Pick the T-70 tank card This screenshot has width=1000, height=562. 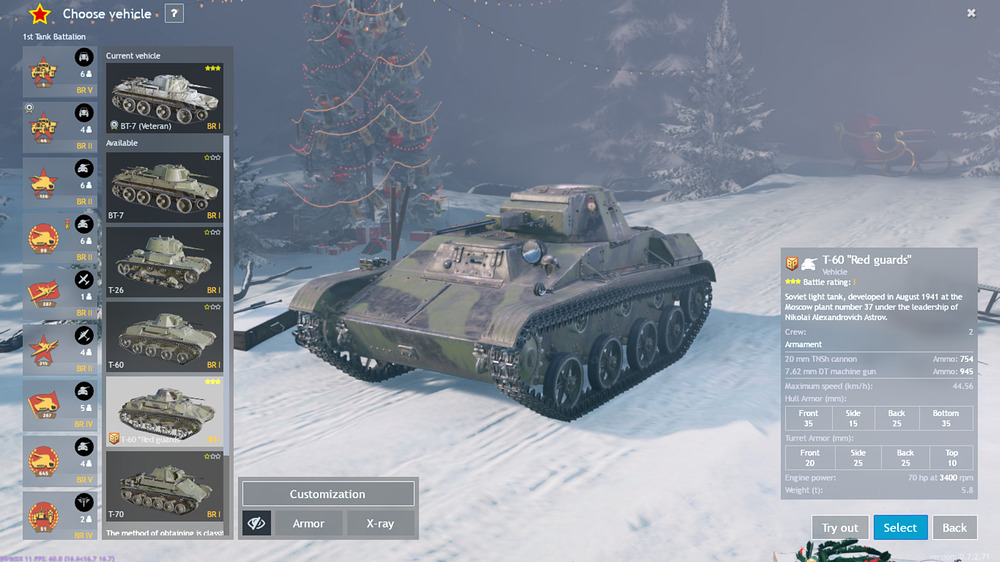point(165,487)
